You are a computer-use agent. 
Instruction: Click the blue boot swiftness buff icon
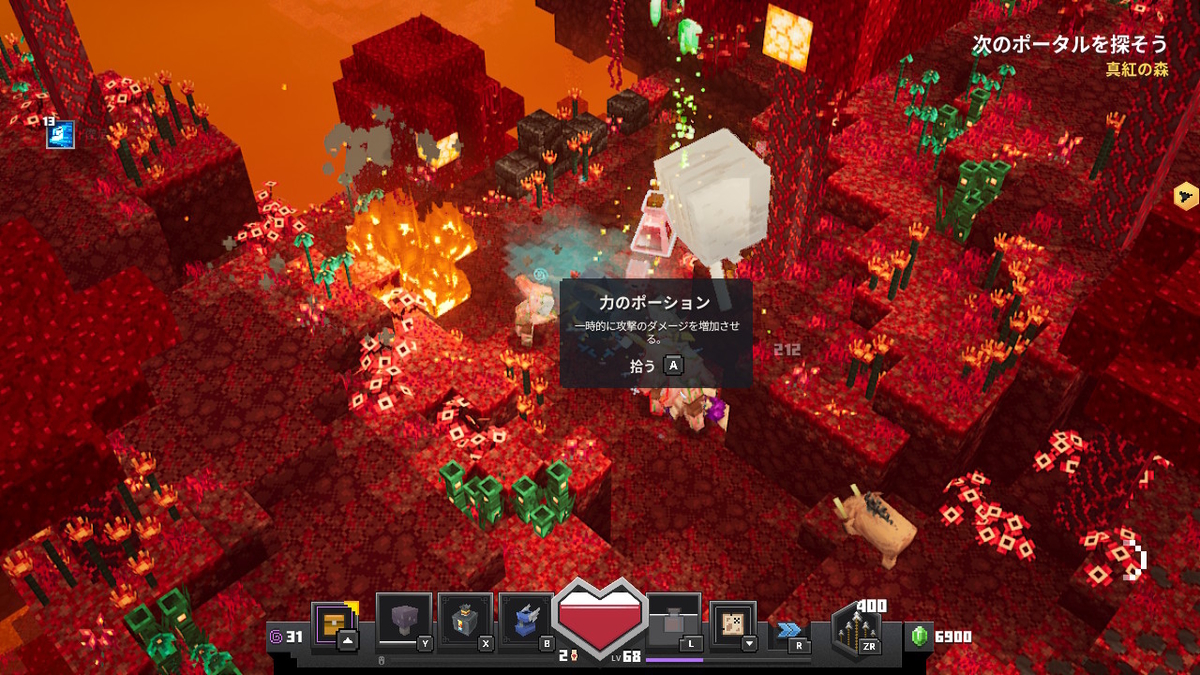(60, 133)
